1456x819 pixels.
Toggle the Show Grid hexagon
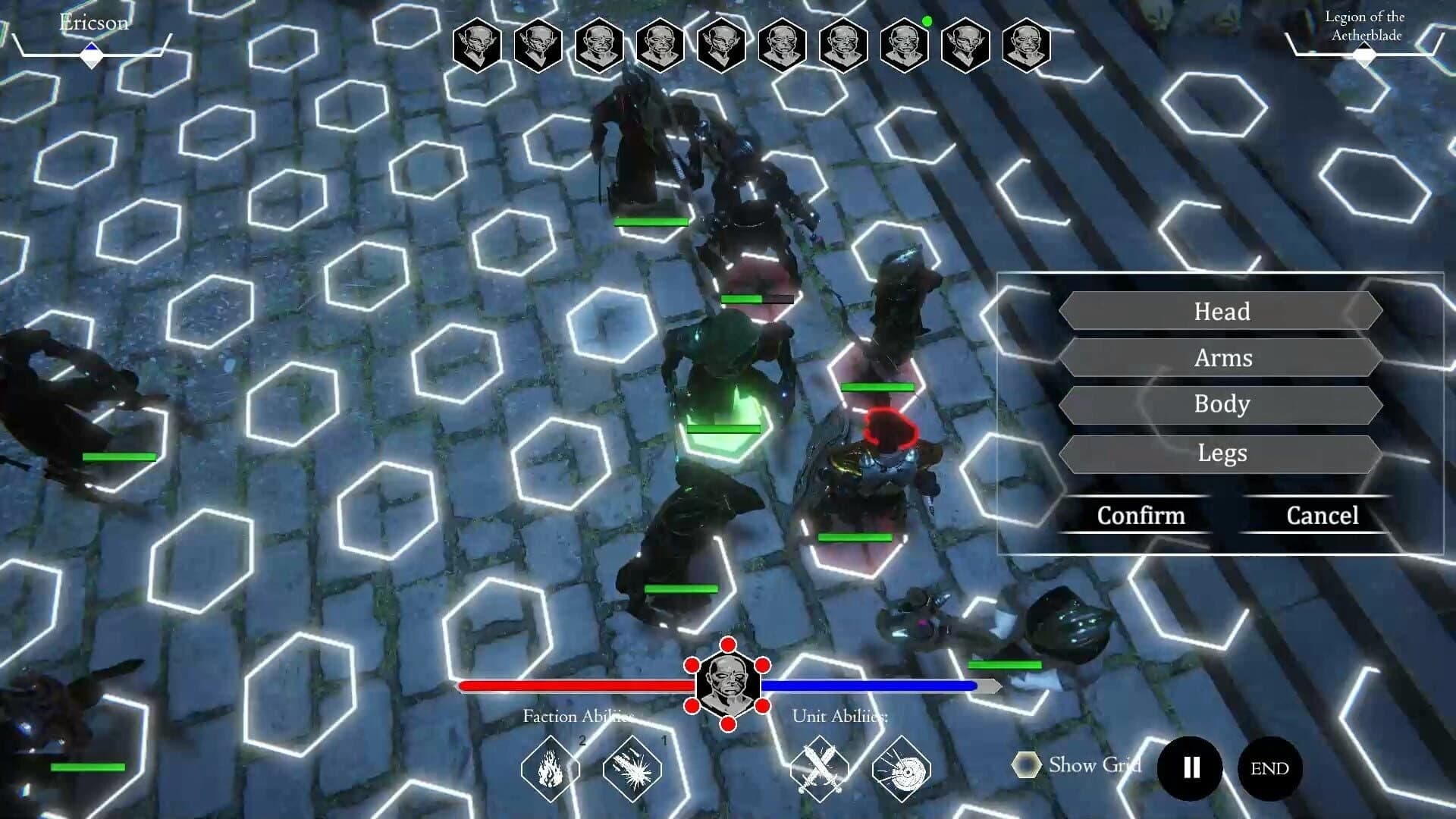1028,765
